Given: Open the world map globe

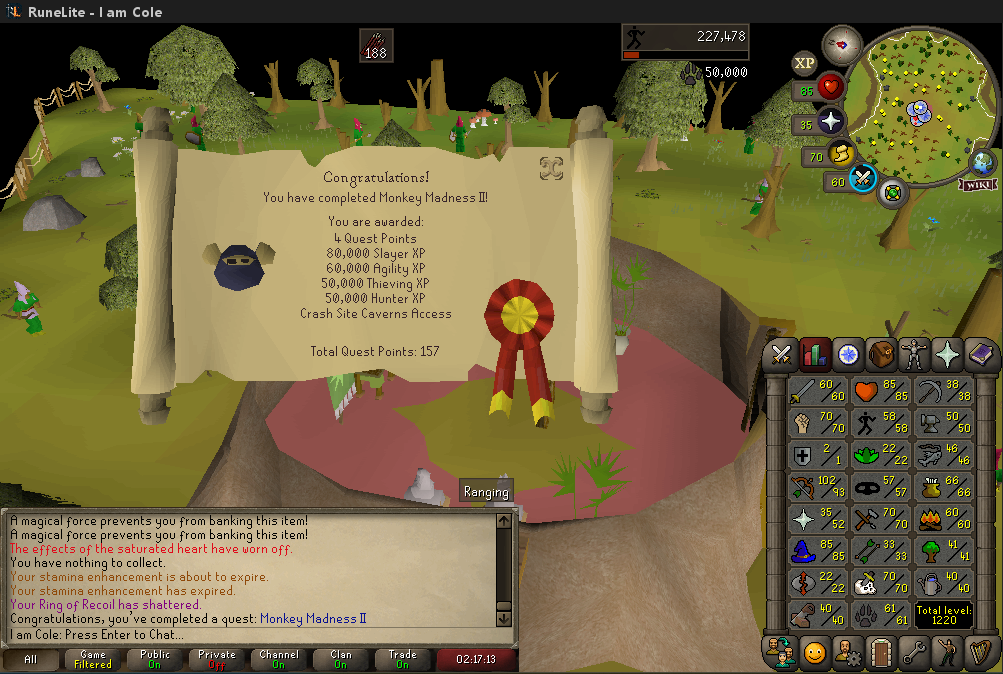Looking at the screenshot, I should tap(983, 161).
